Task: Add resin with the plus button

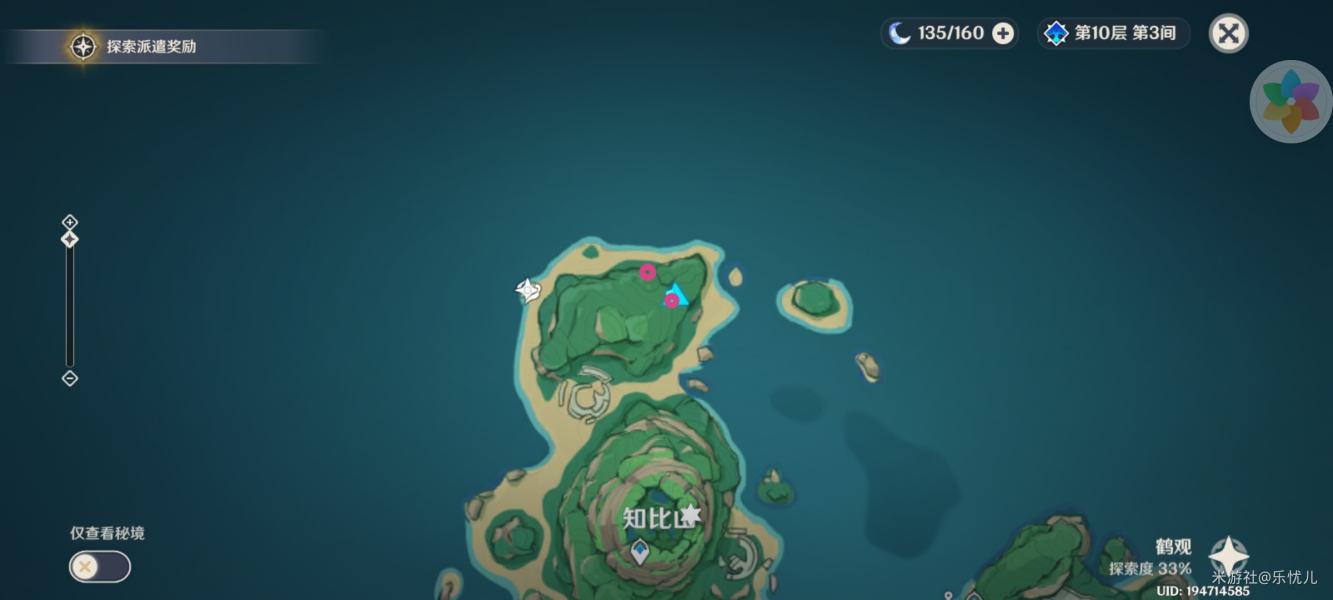Action: [1003, 34]
